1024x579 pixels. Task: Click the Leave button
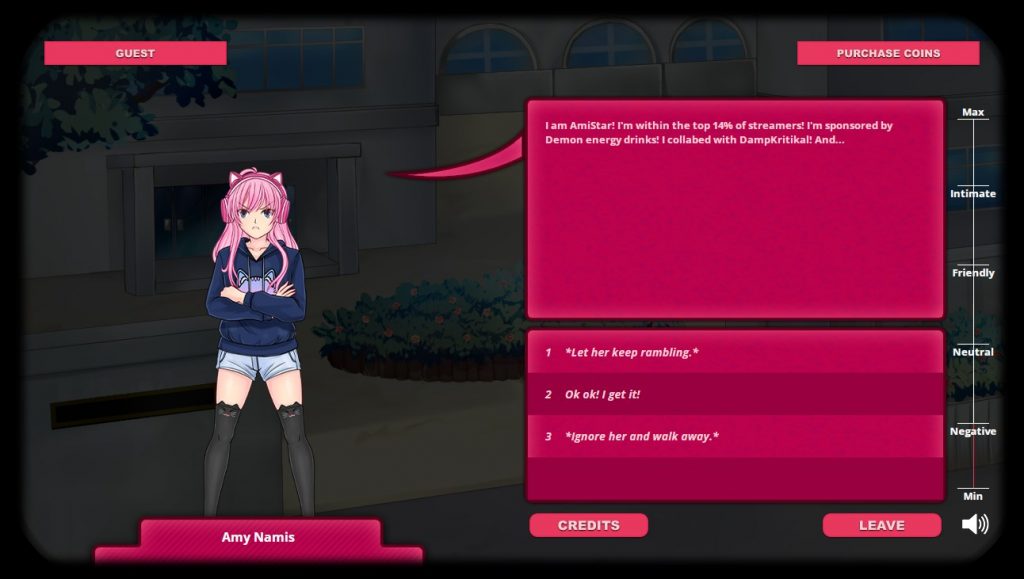pyautogui.click(x=881, y=525)
